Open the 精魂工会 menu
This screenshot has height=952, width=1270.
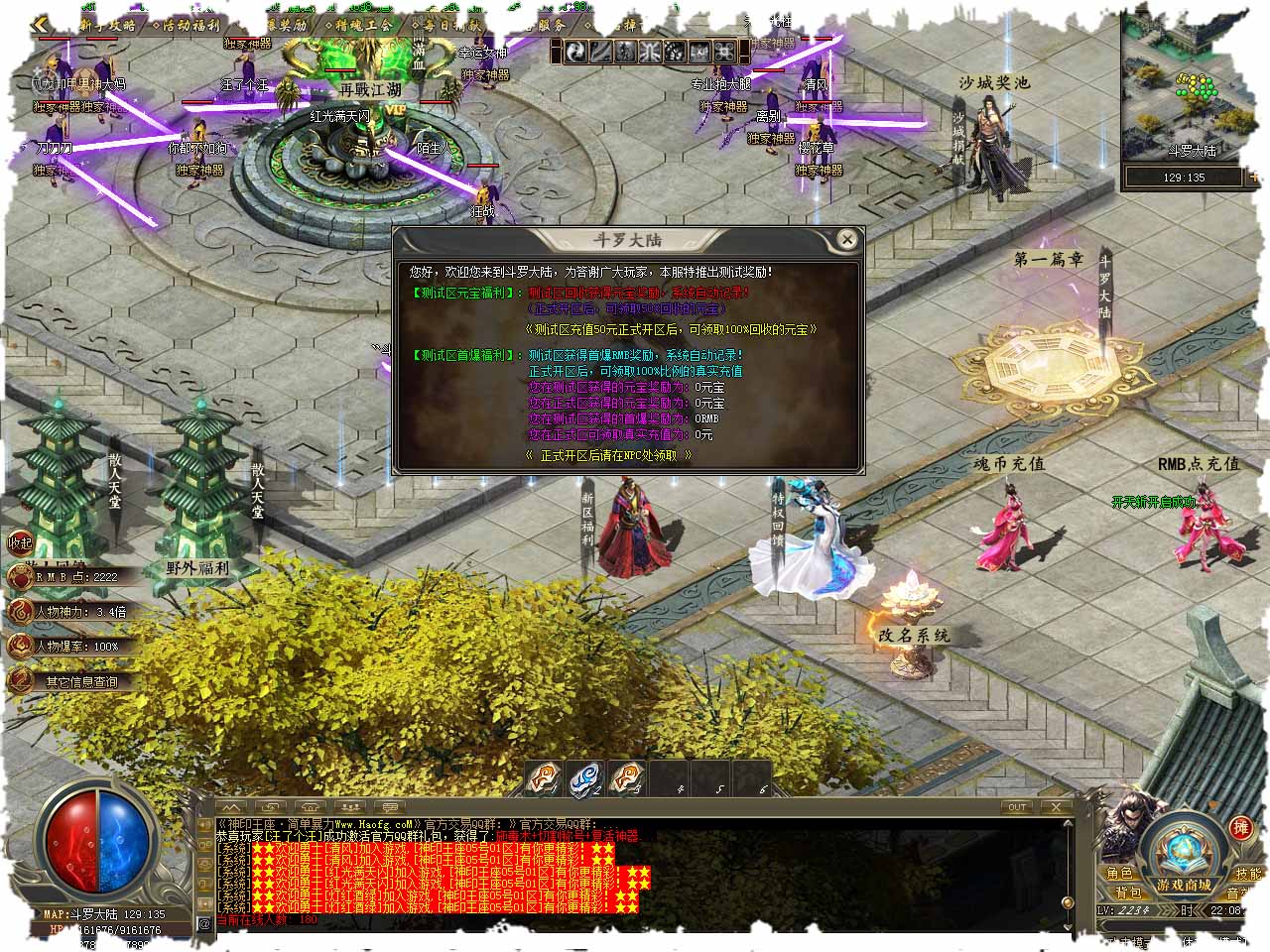coord(362,25)
